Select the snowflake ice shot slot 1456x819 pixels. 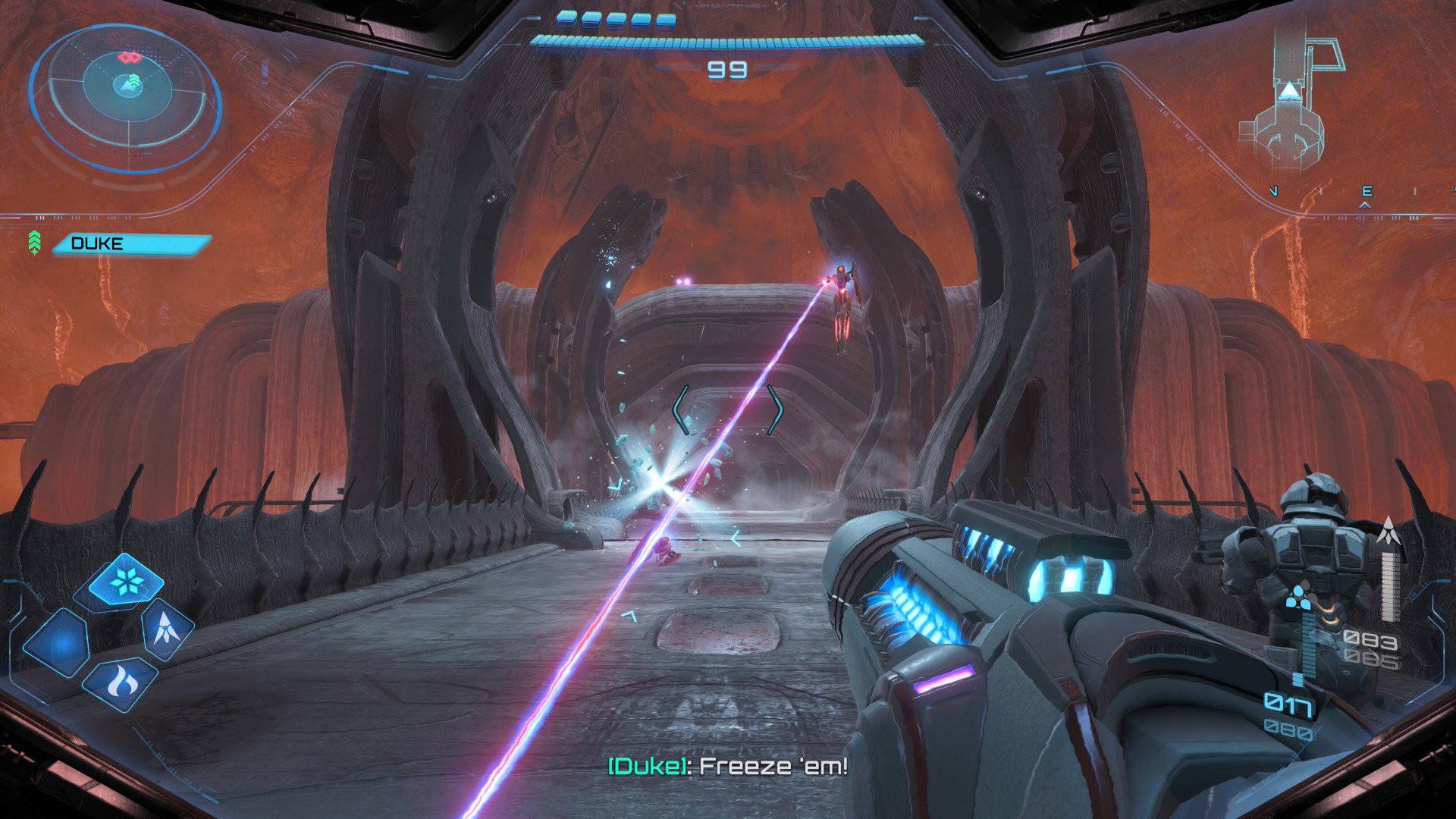(125, 582)
